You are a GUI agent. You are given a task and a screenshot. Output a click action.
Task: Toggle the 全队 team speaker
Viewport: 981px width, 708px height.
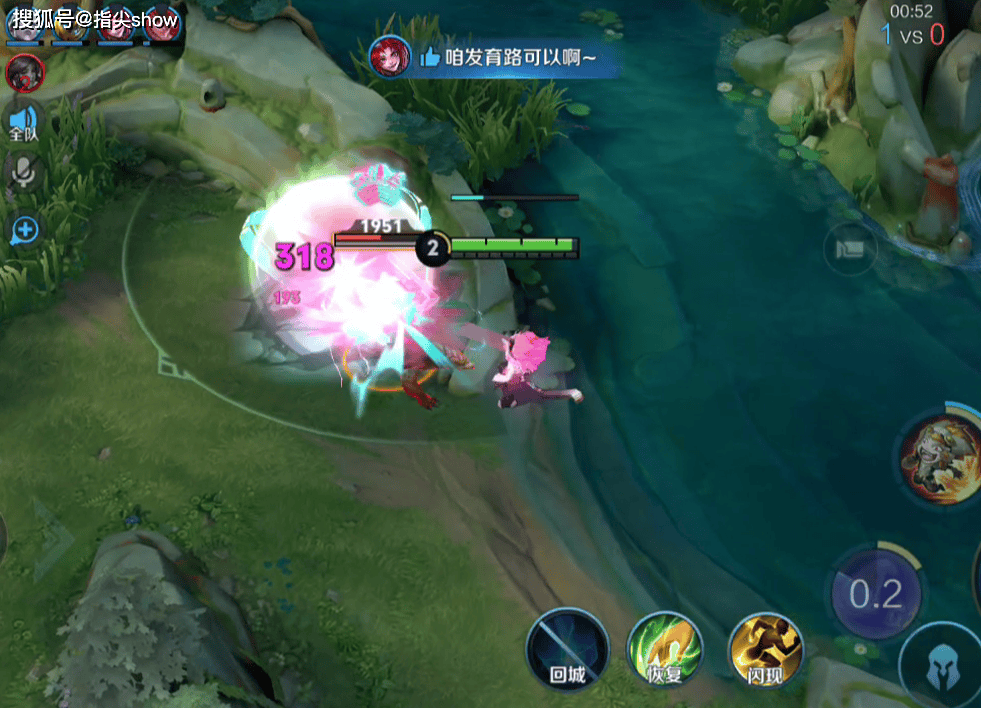pyautogui.click(x=22, y=124)
